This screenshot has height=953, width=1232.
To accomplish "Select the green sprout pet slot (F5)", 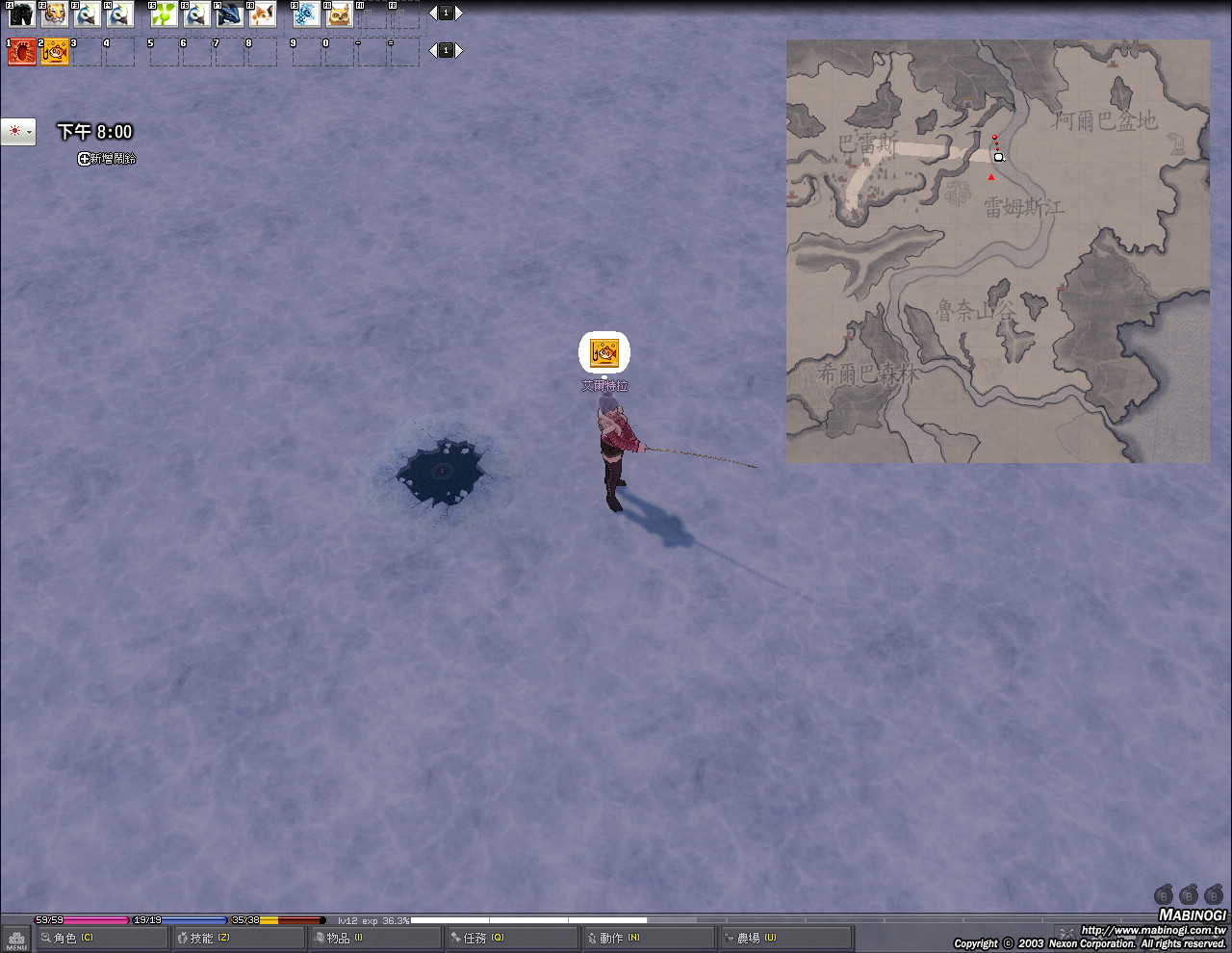I will point(164,13).
